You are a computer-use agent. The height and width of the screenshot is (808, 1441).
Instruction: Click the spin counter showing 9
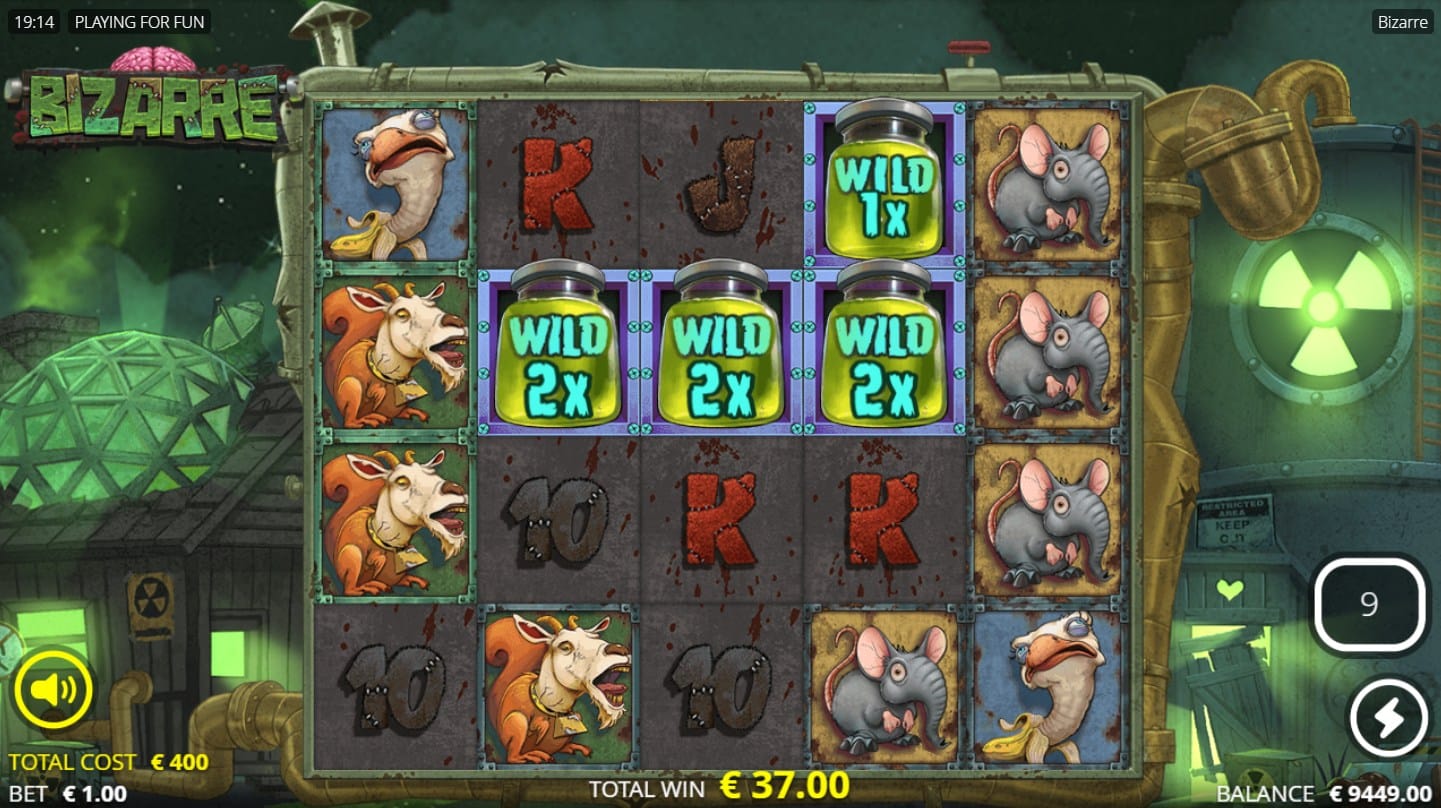[x=1369, y=604]
